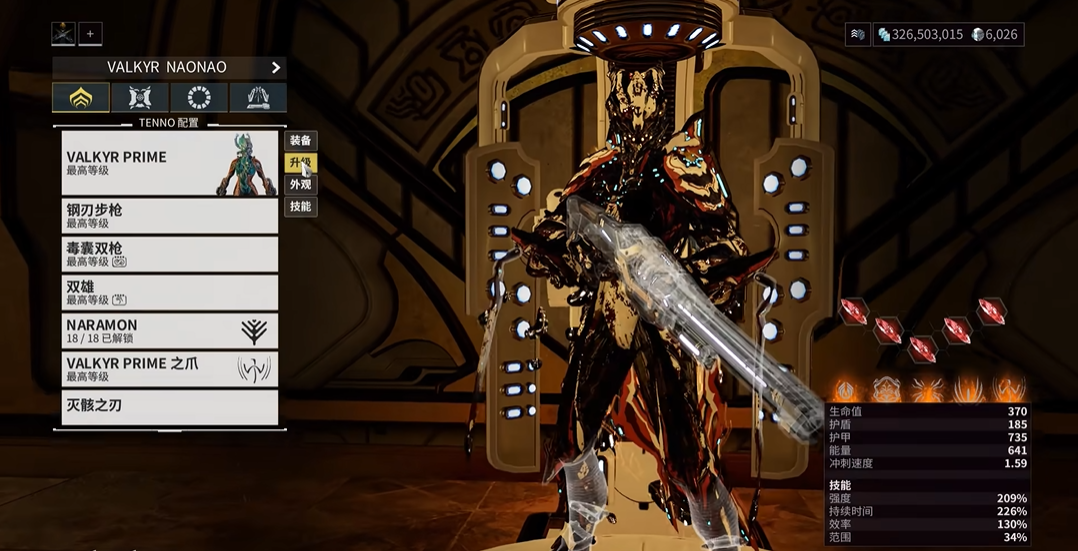Viewport: 1078px width, 551px height.
Task: Switch to the dotted ring icon tab
Action: pyautogui.click(x=199, y=98)
